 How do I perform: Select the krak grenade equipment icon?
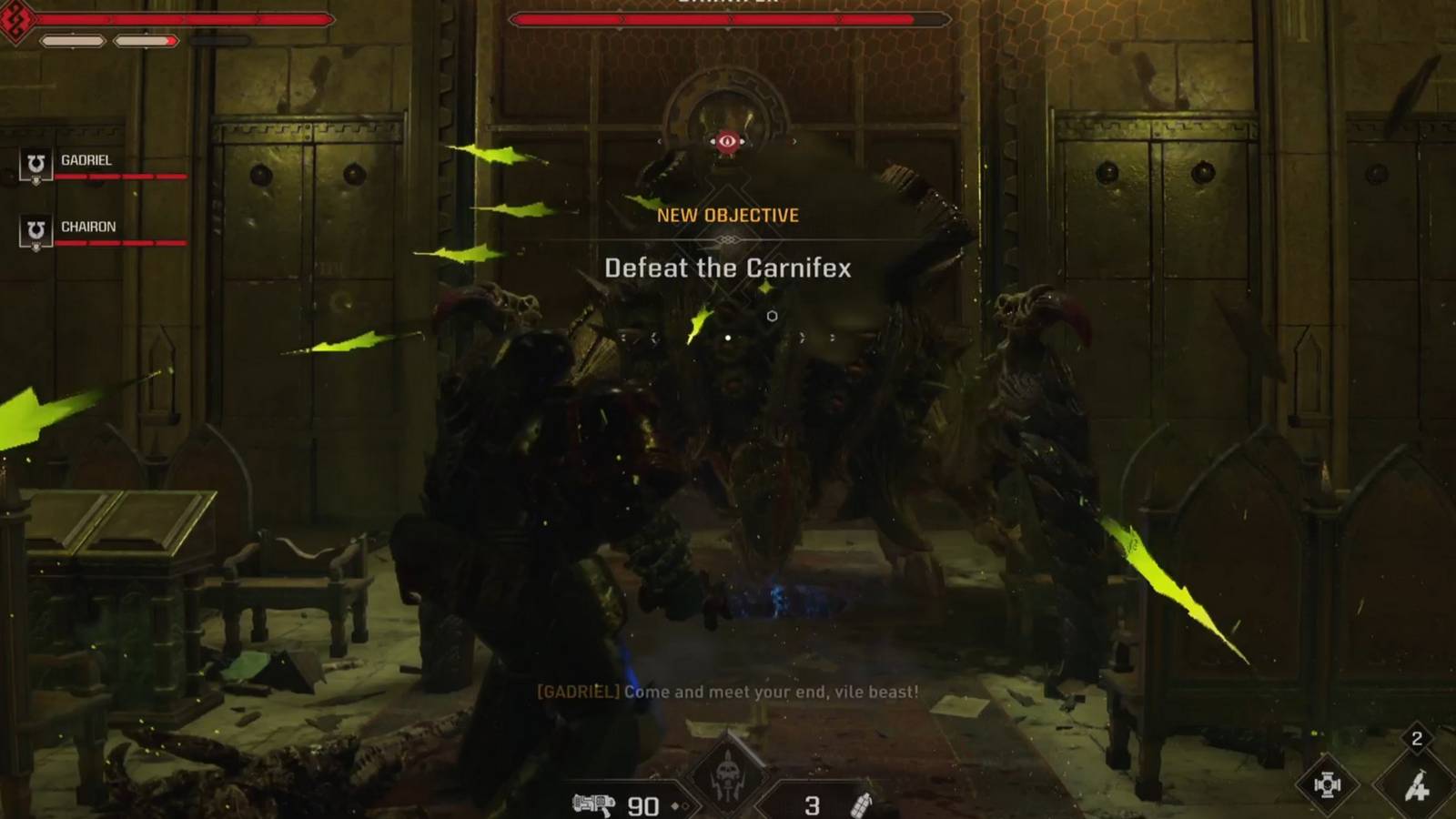[x=1417, y=784]
